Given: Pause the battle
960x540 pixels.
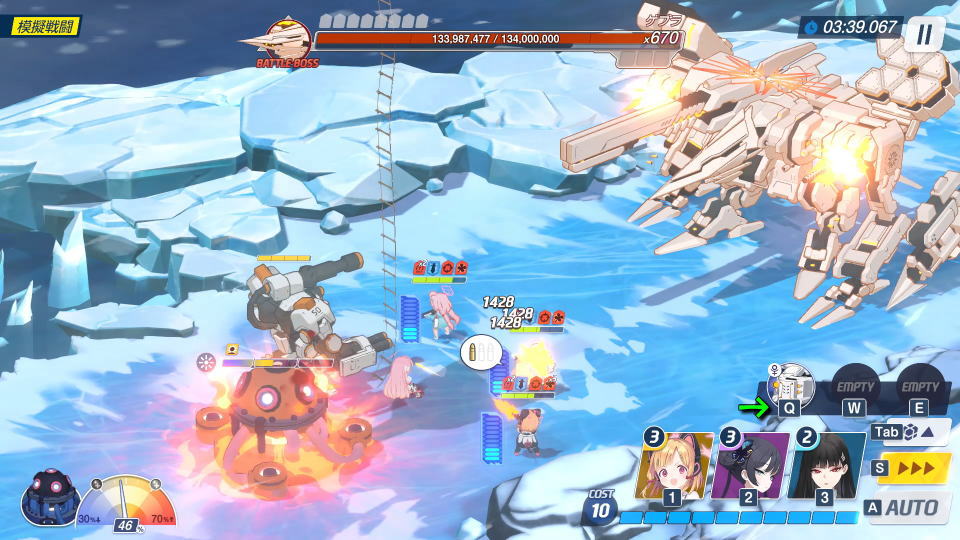Looking at the screenshot, I should pyautogui.click(x=924, y=33).
